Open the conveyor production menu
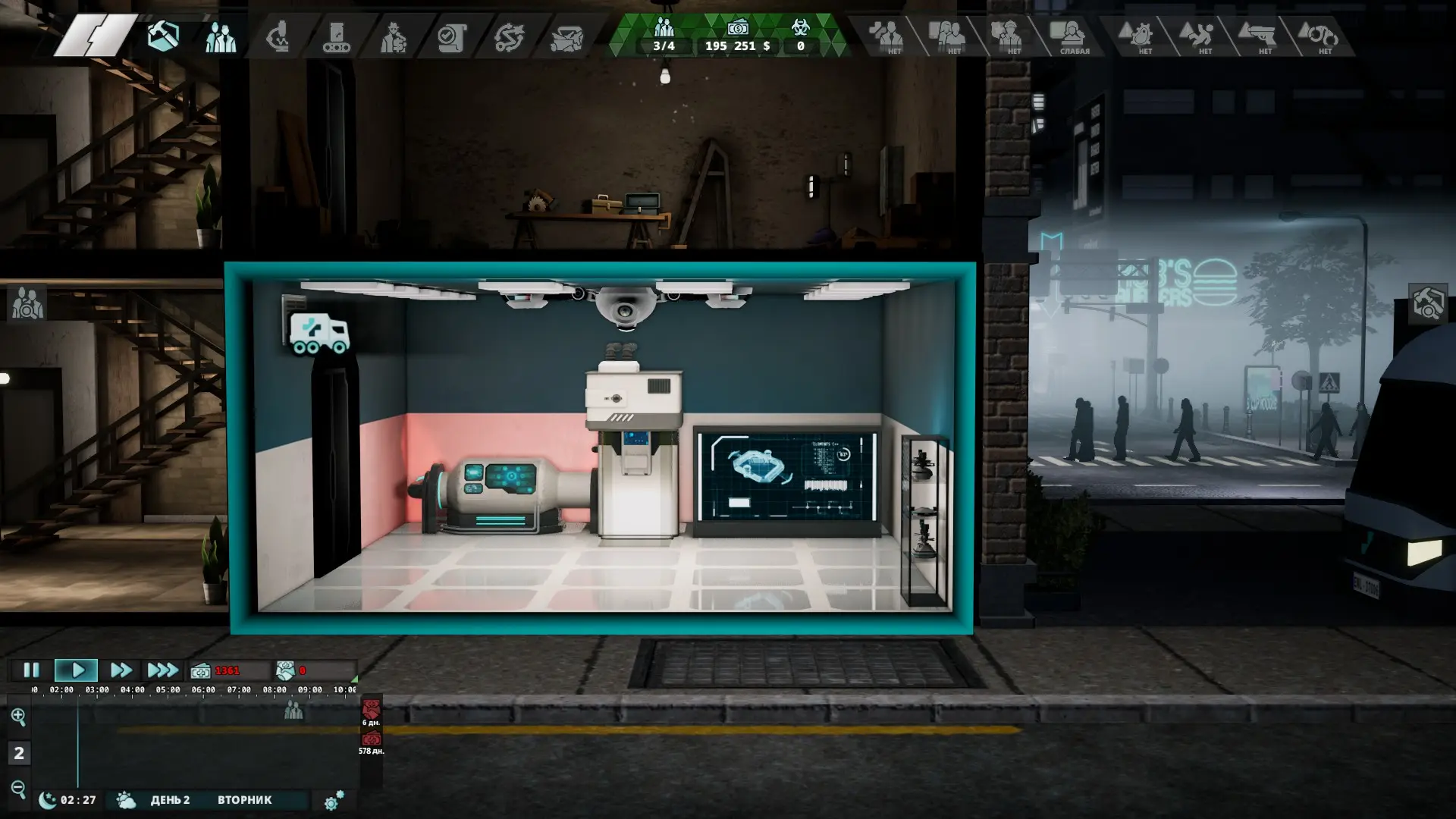1456x819 pixels. (x=336, y=36)
